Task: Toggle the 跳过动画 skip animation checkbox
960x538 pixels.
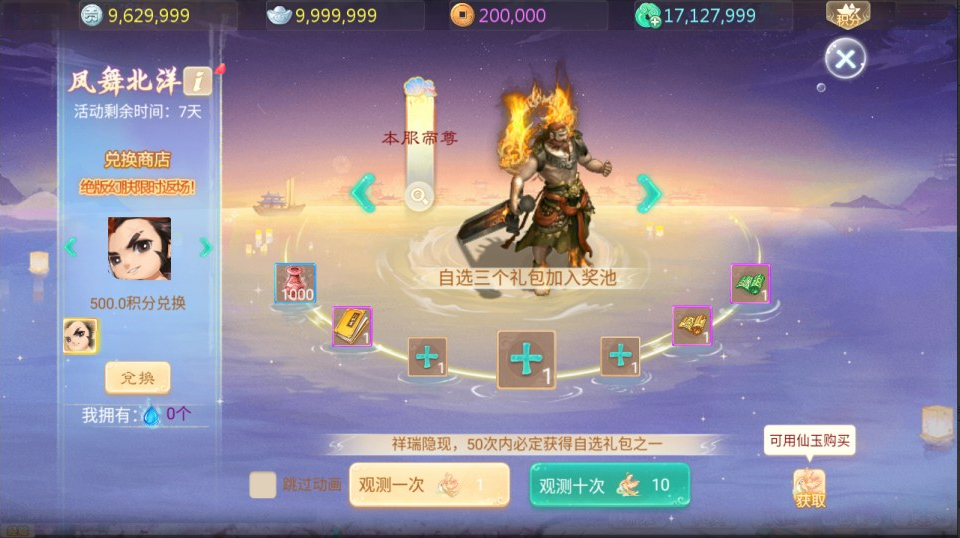Action: click(x=263, y=485)
